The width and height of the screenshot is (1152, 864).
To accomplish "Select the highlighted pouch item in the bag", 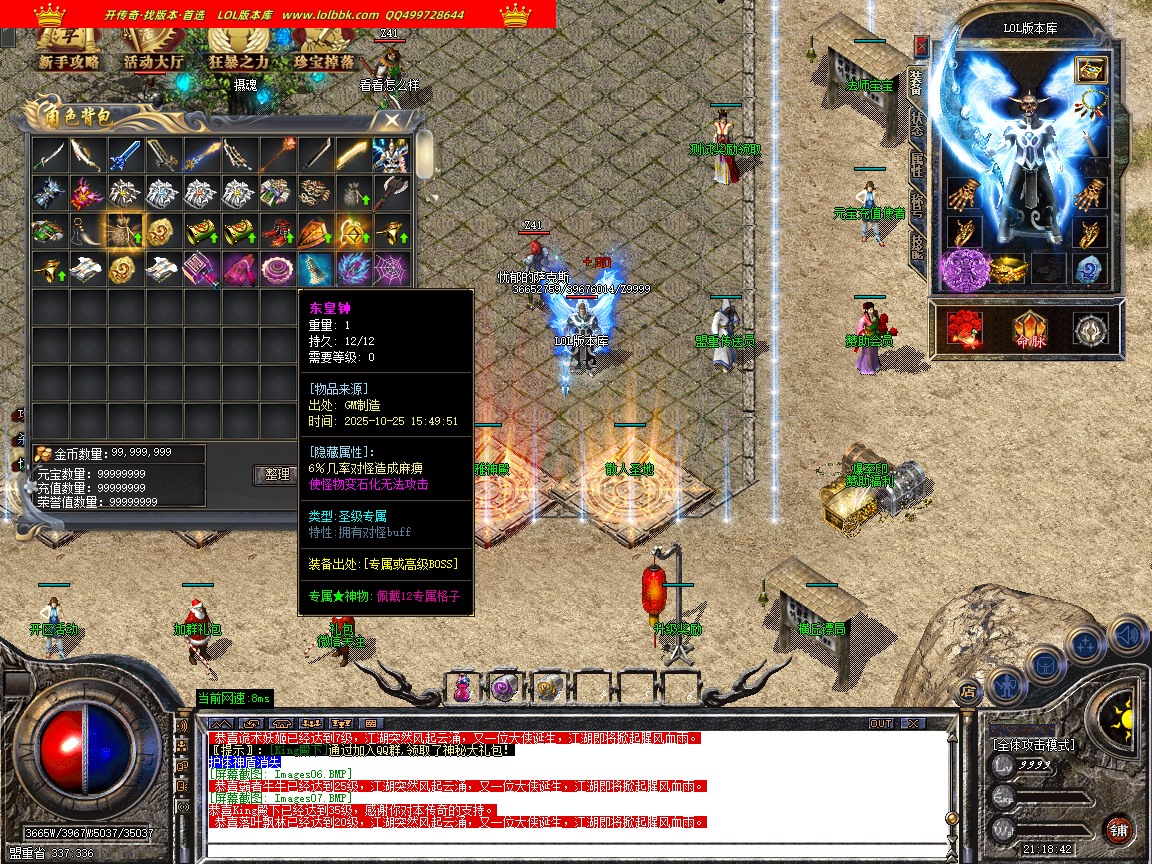I will [x=125, y=230].
